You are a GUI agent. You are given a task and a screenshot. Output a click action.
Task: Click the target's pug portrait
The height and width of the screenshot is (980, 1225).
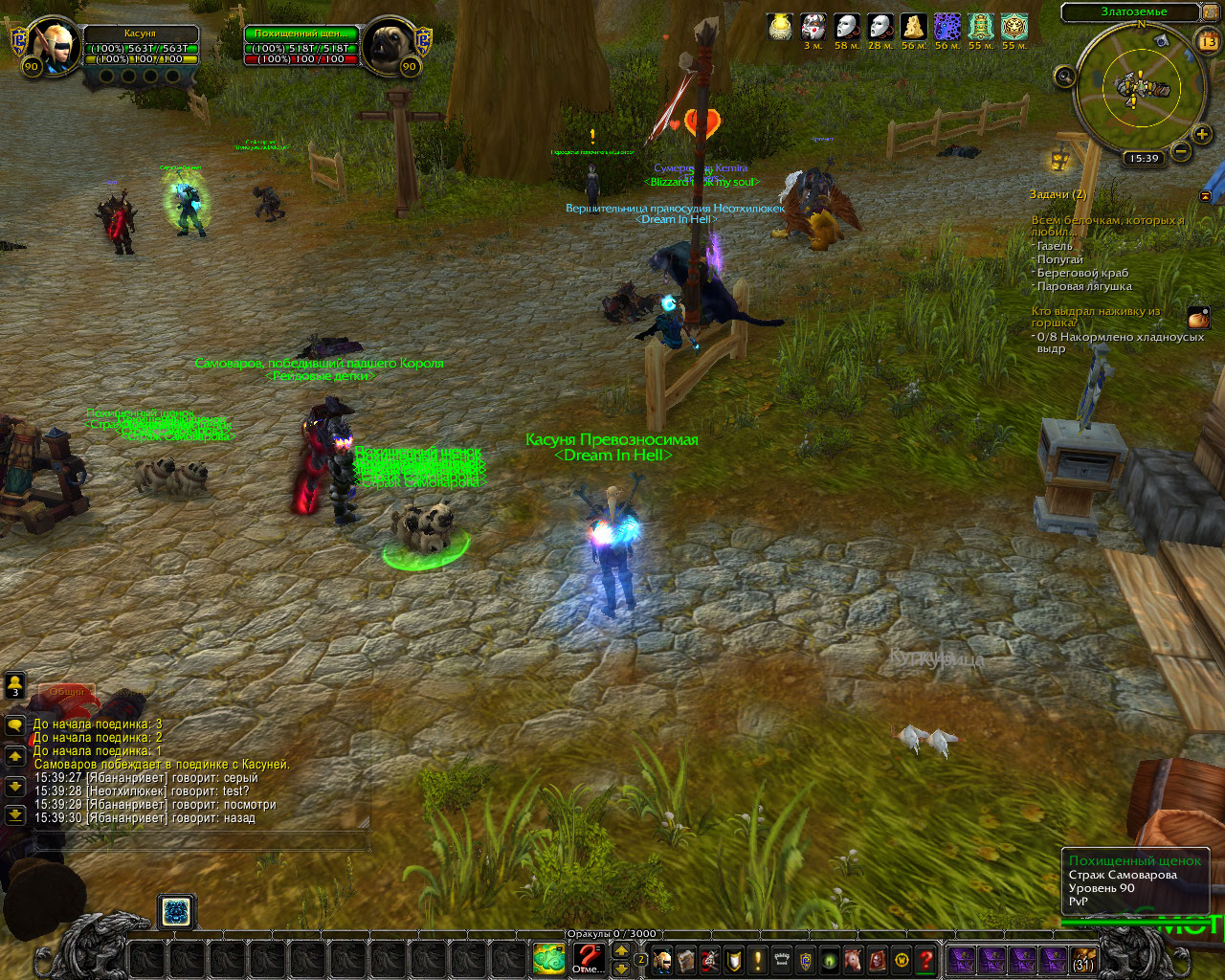click(x=390, y=42)
